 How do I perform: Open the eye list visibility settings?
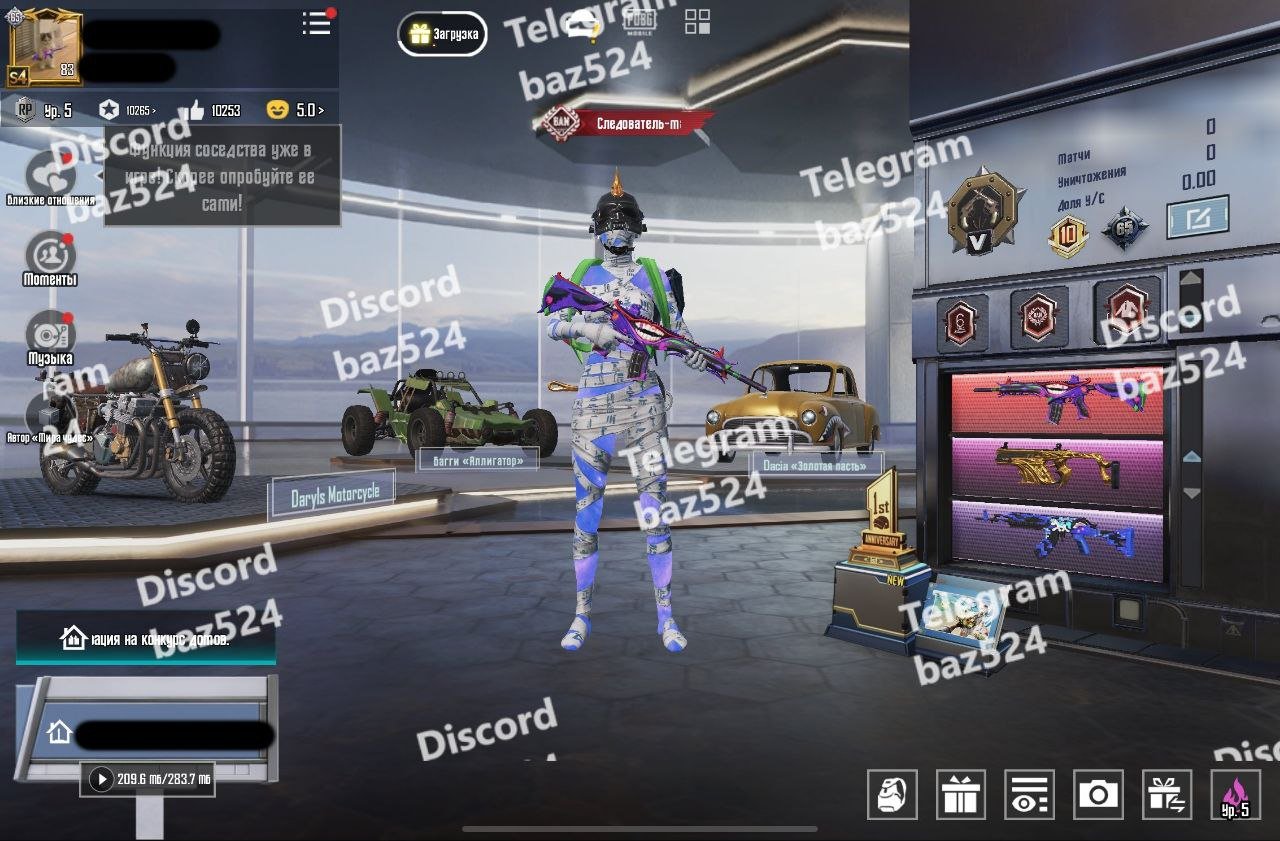pyautogui.click(x=1029, y=795)
